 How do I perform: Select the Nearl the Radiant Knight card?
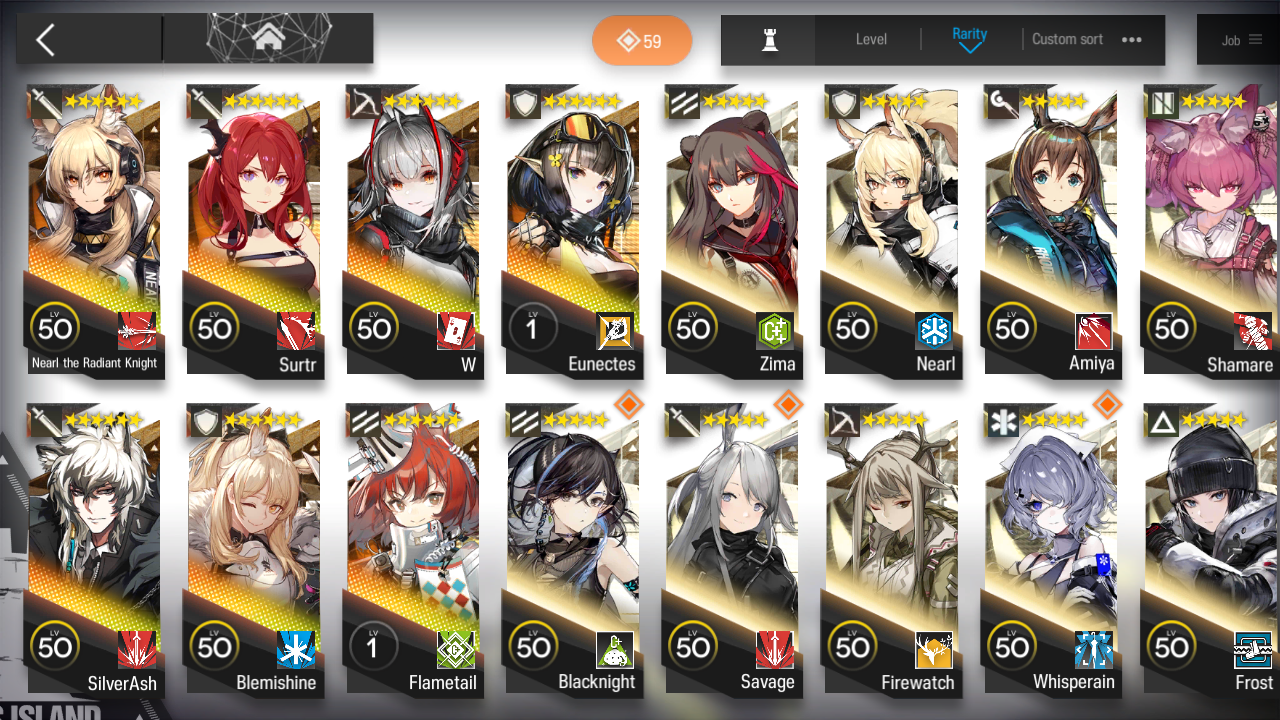coord(94,230)
